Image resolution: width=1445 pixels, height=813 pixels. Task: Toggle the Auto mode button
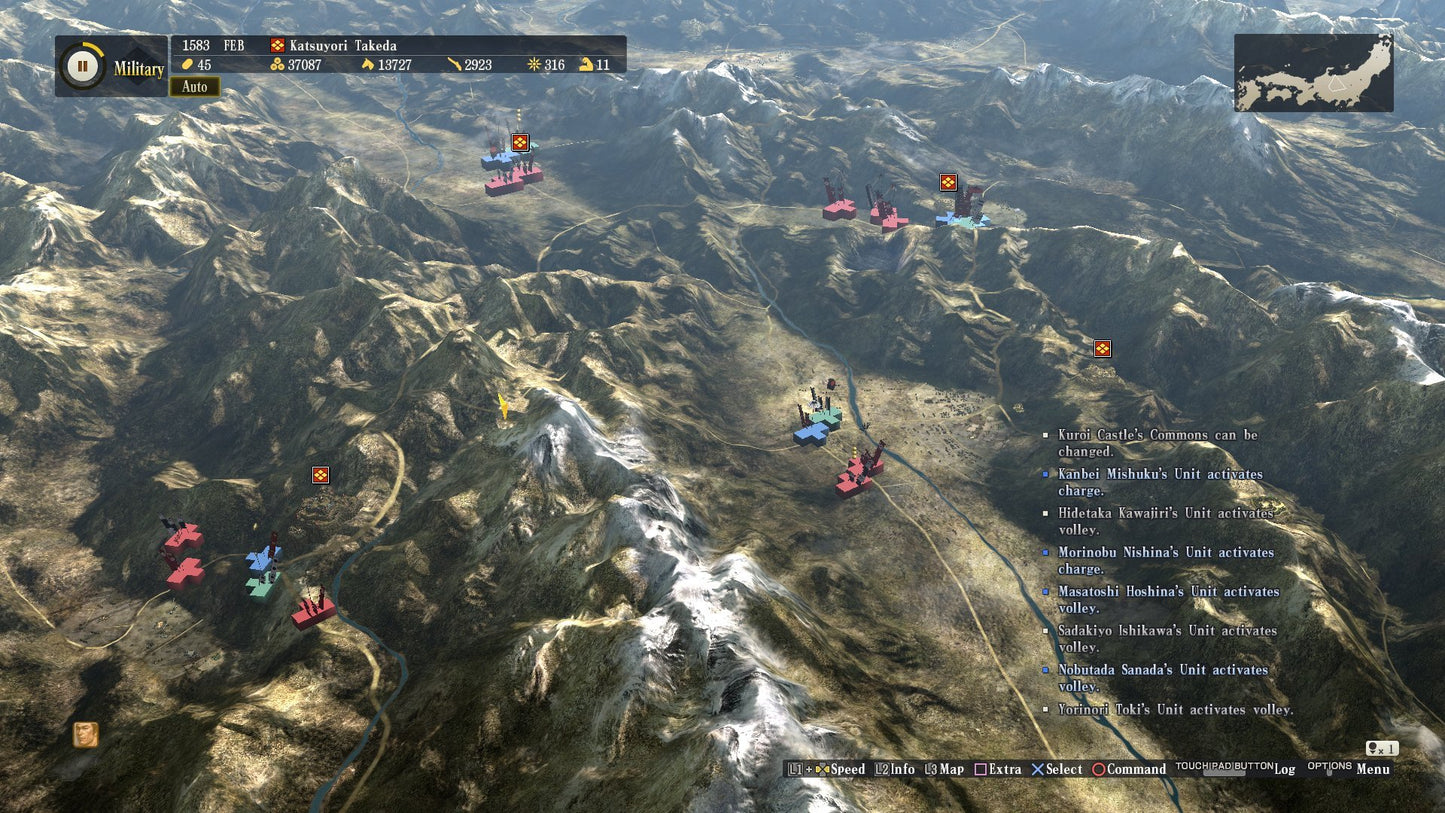(x=194, y=87)
